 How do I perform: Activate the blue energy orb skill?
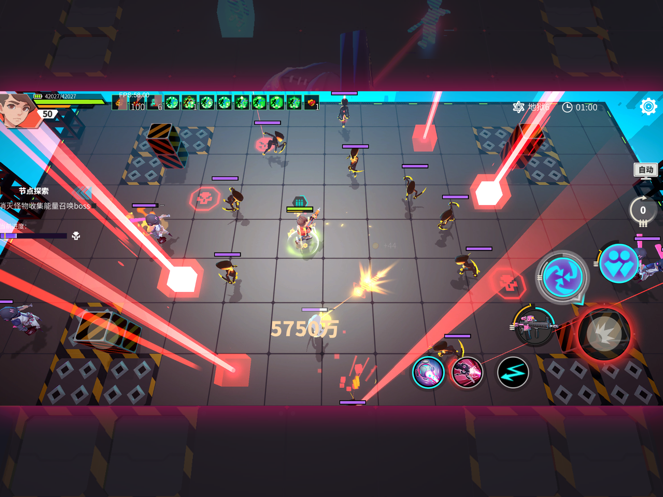[429, 372]
